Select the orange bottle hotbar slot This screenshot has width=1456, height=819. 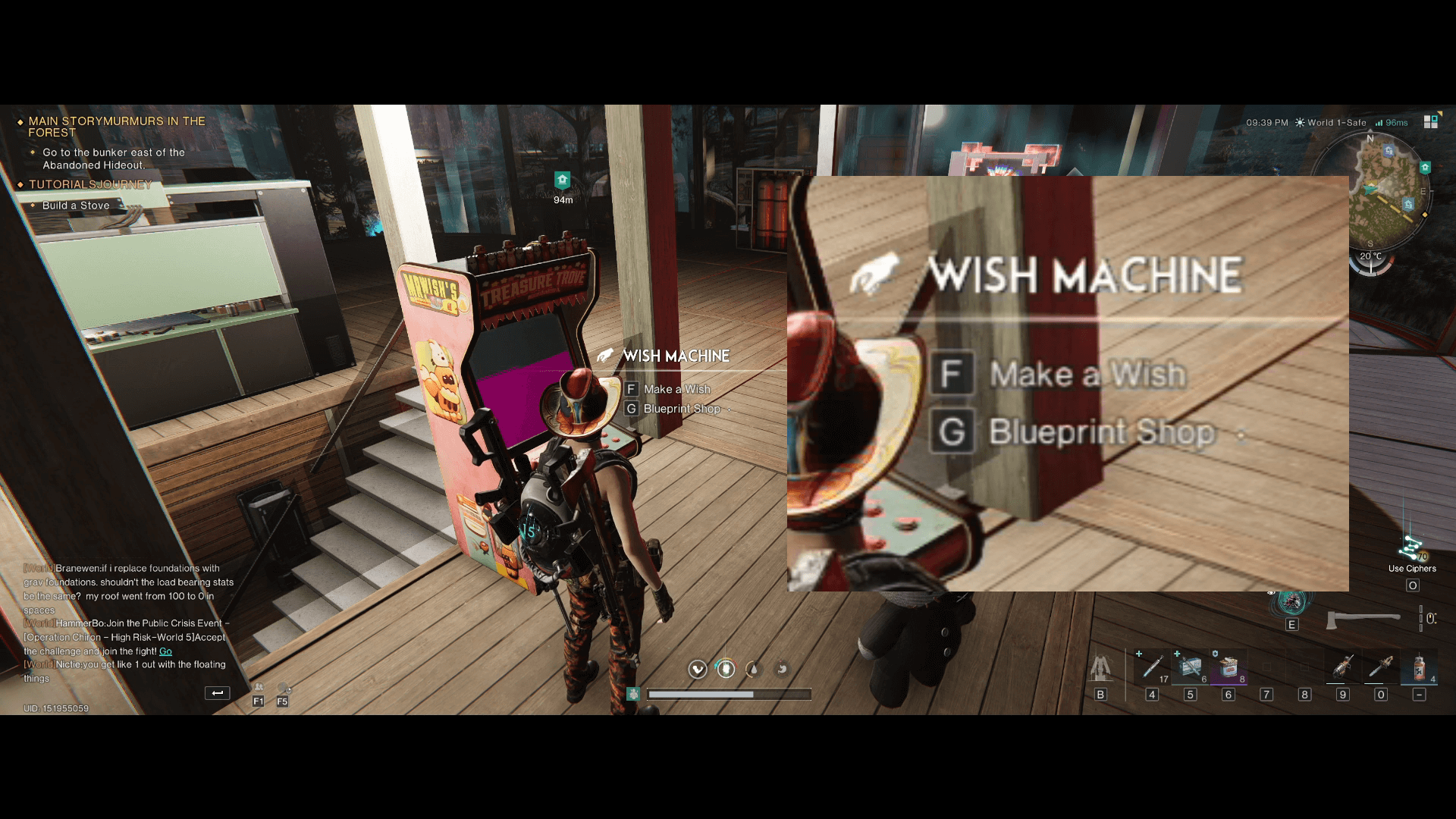coord(1419,667)
